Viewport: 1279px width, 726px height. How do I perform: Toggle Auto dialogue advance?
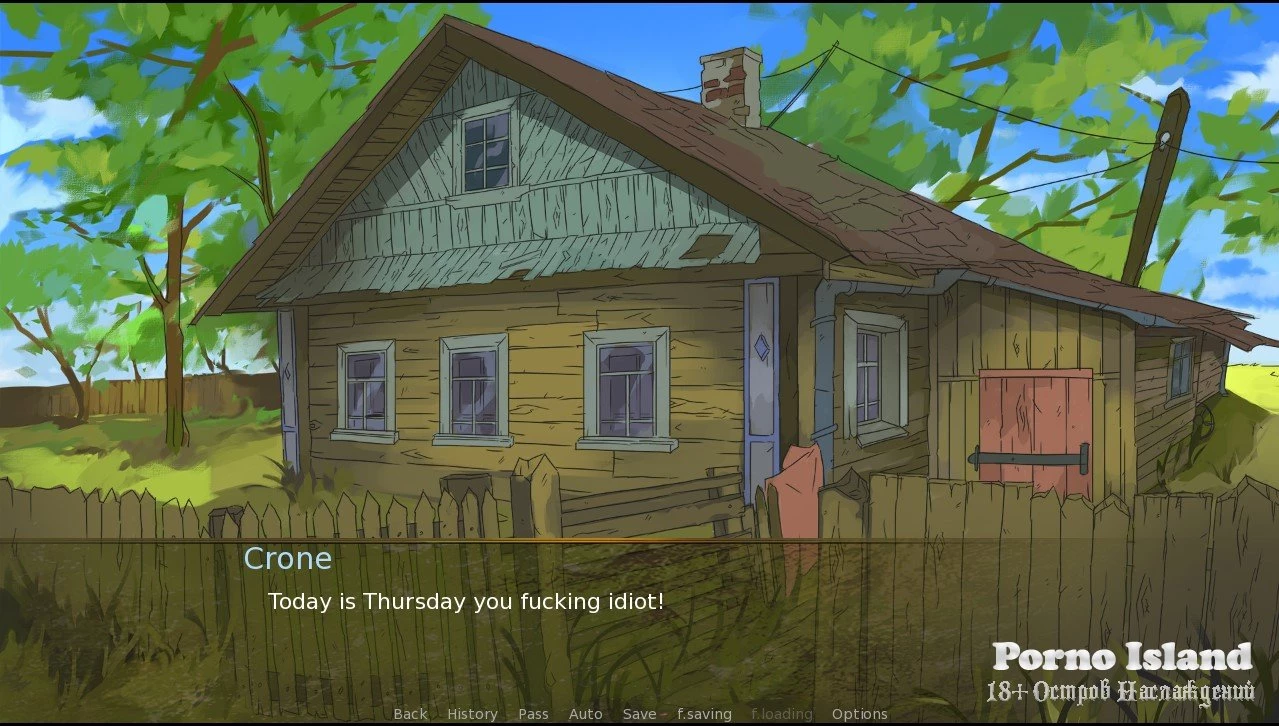click(x=585, y=714)
